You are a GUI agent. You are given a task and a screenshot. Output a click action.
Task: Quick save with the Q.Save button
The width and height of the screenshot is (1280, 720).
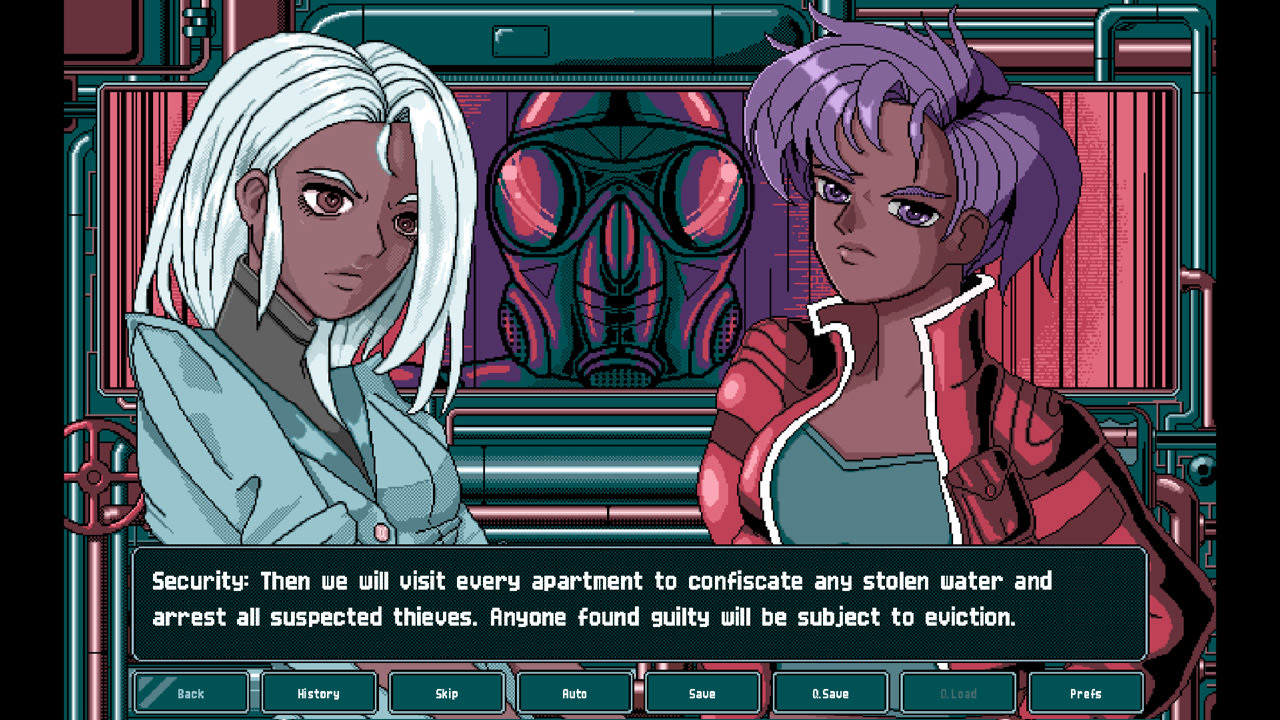(x=830, y=692)
